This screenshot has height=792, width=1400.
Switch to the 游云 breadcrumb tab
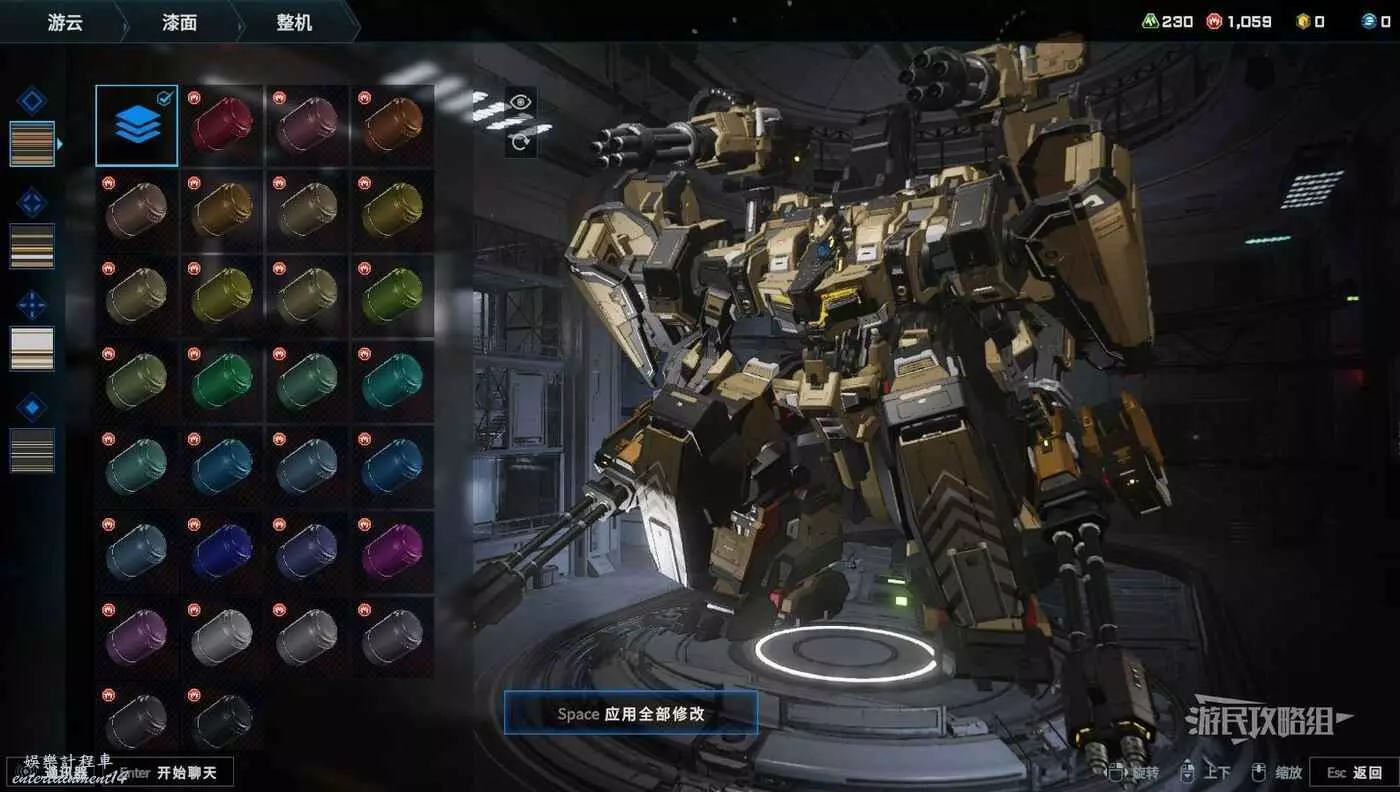(65, 22)
